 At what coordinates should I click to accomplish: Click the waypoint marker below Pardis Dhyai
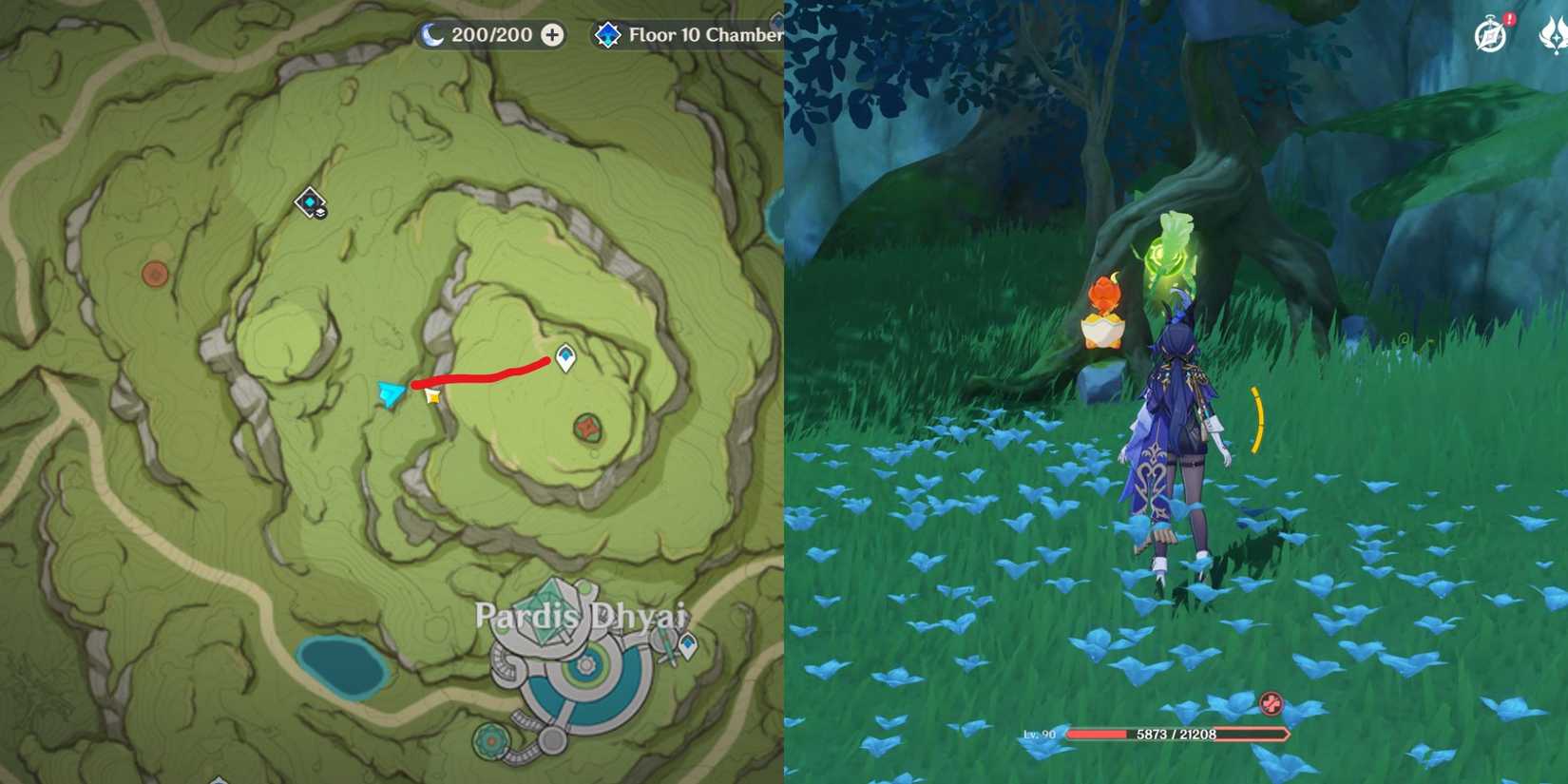688,645
